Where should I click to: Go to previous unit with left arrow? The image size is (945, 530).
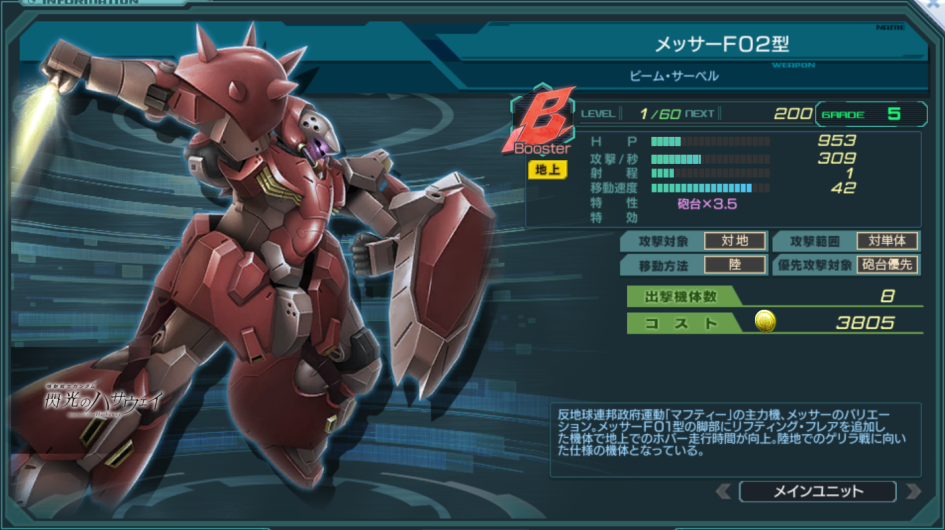click(x=724, y=491)
